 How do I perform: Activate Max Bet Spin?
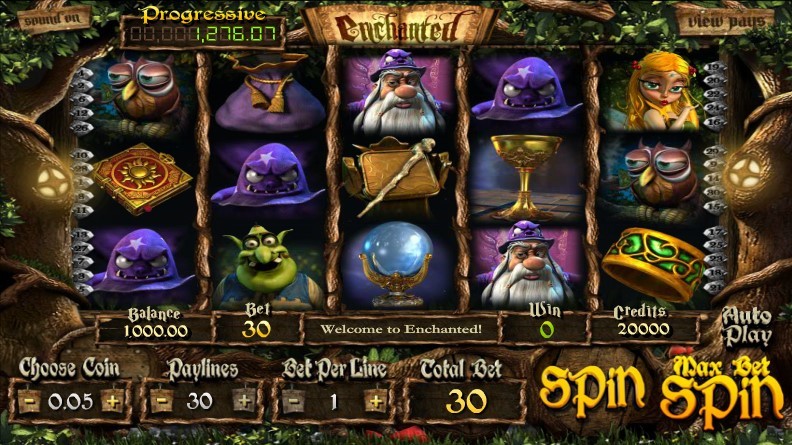point(722,390)
